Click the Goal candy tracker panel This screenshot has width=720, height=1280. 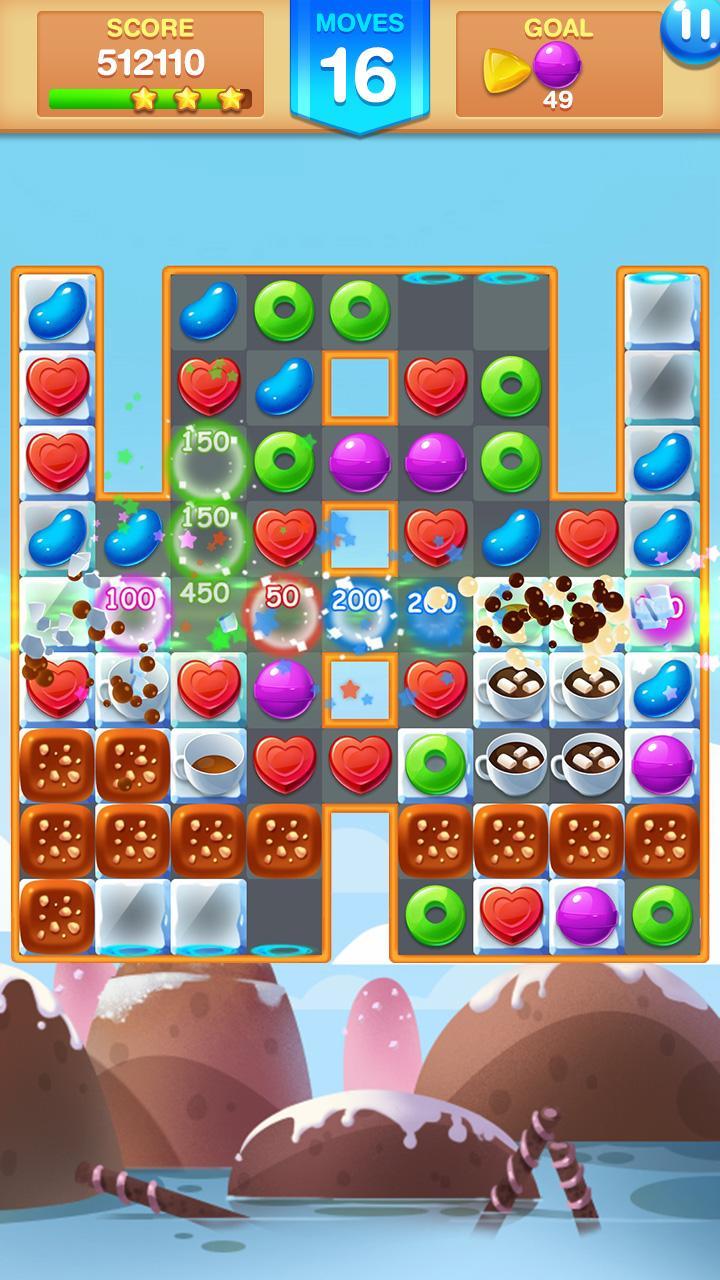click(x=558, y=66)
